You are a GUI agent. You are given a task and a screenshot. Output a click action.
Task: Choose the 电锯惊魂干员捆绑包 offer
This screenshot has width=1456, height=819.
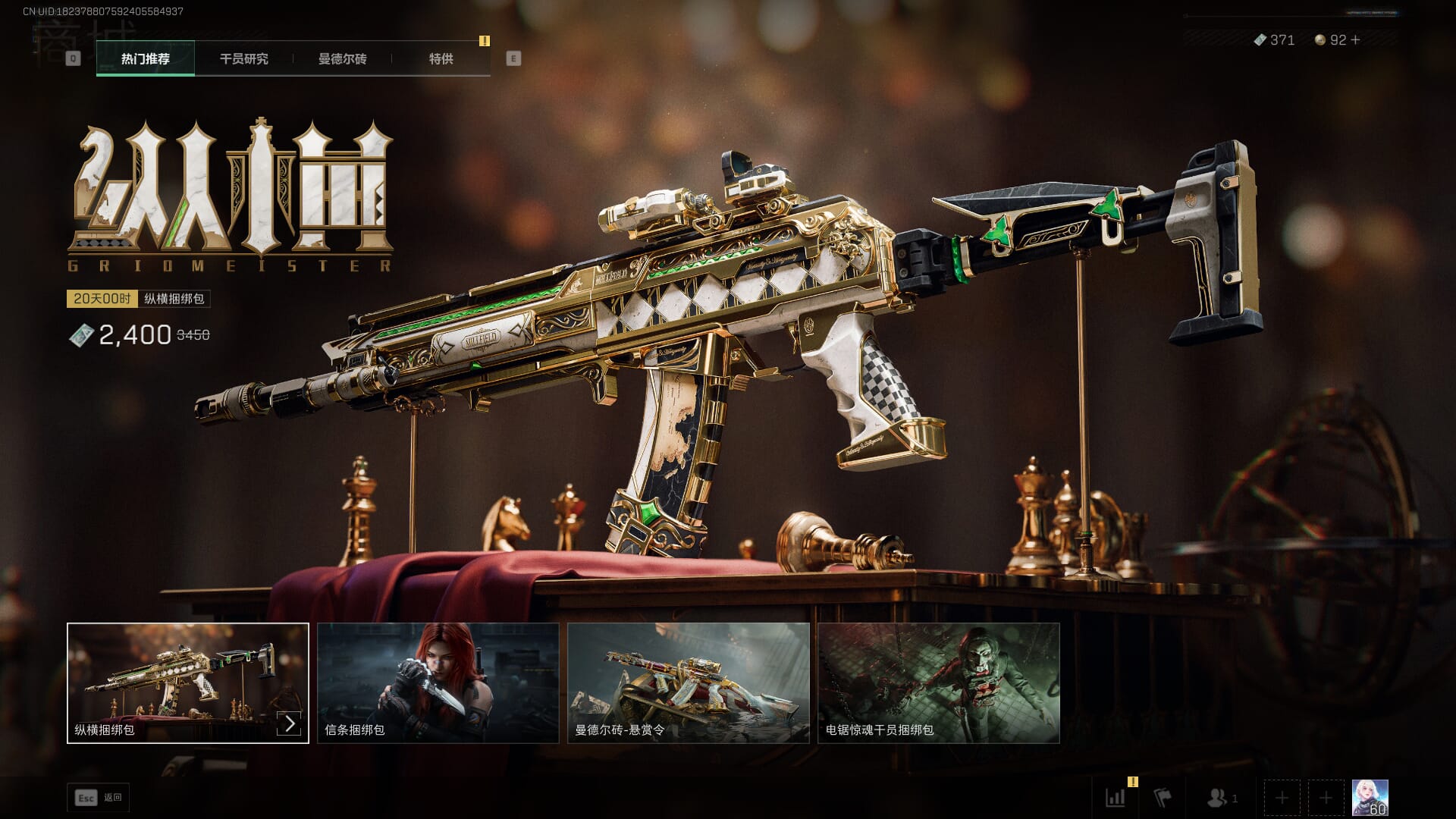pyautogui.click(x=938, y=682)
